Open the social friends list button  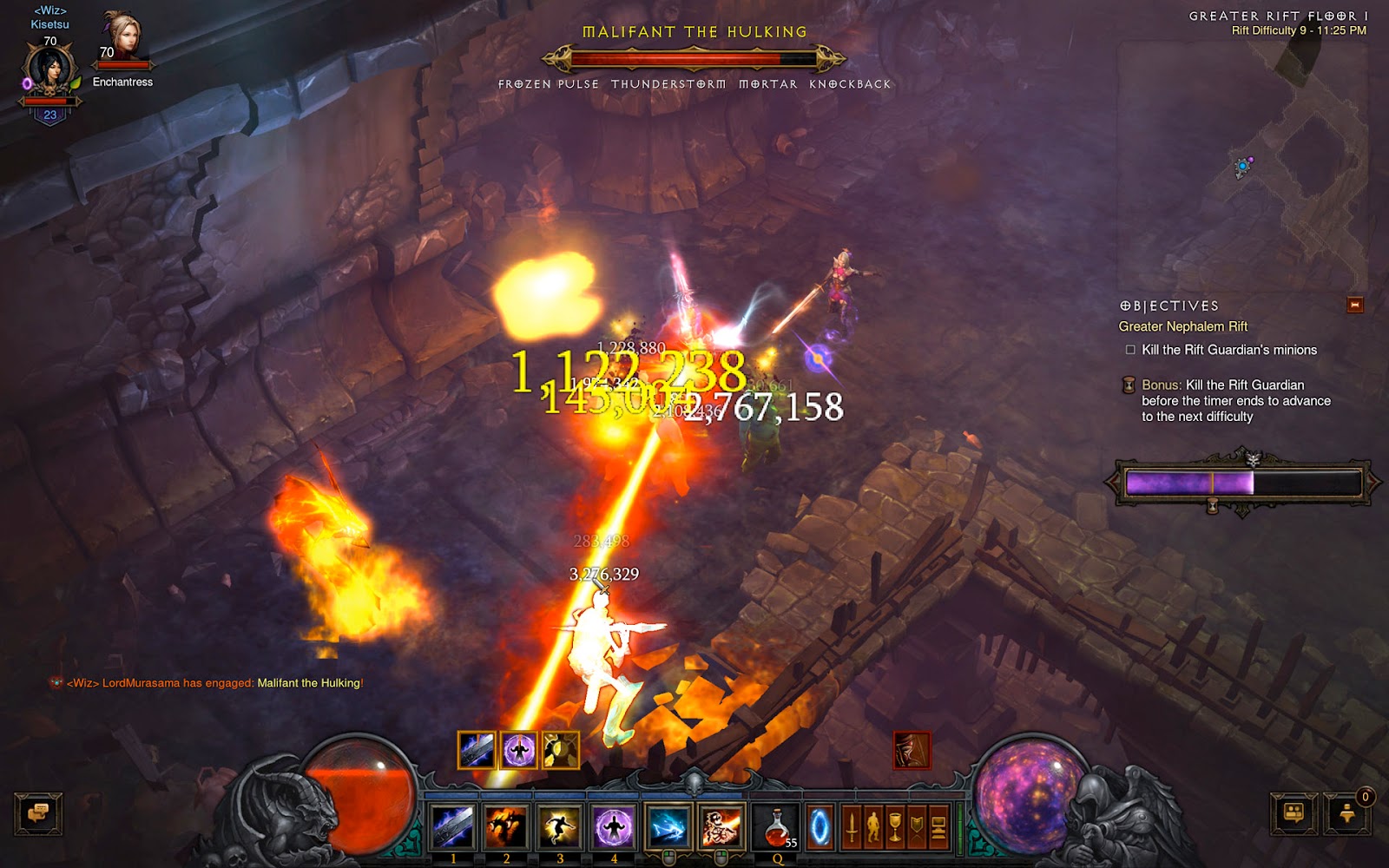click(x=1294, y=814)
